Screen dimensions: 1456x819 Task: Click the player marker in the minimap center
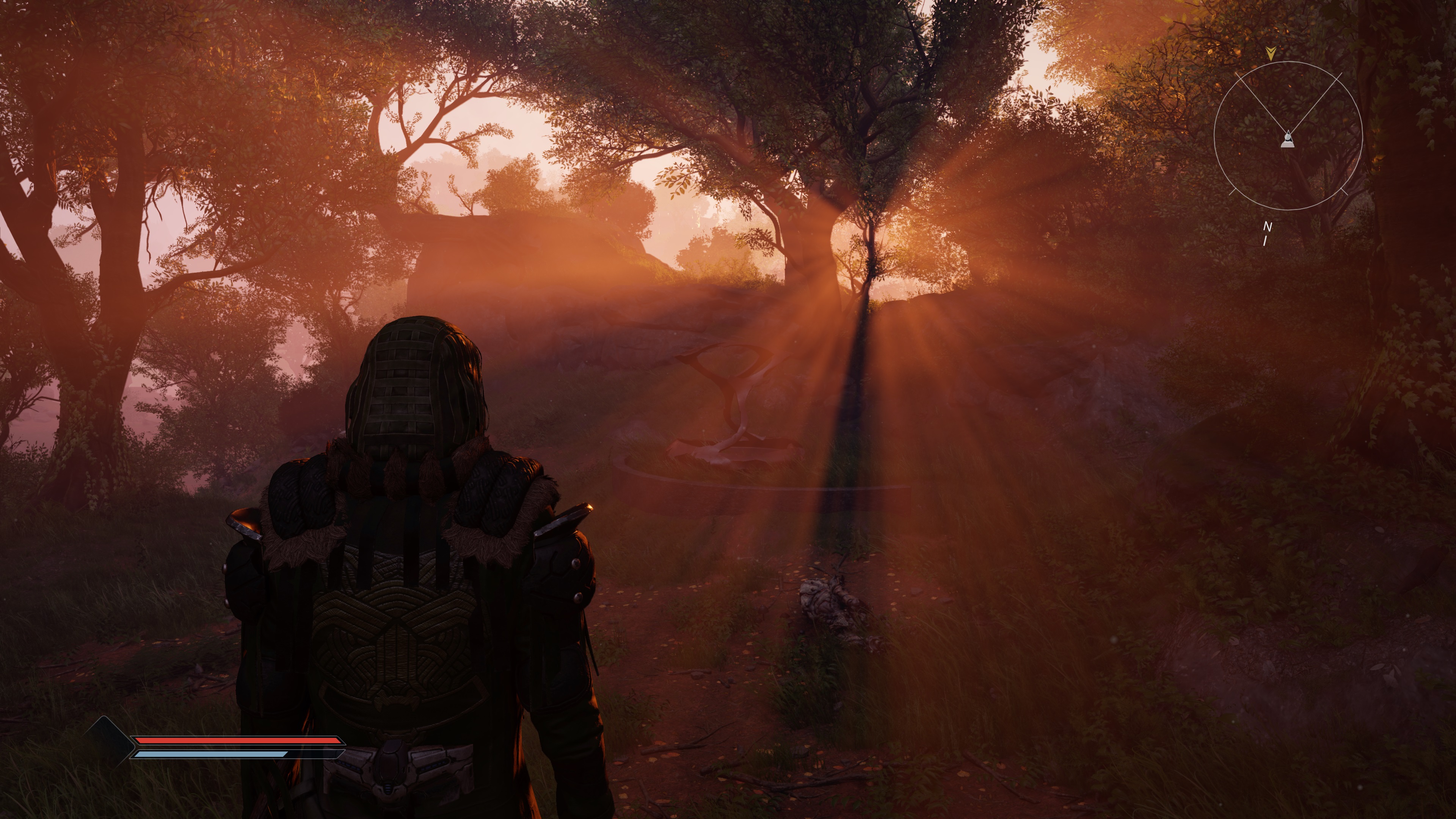pos(1287,139)
